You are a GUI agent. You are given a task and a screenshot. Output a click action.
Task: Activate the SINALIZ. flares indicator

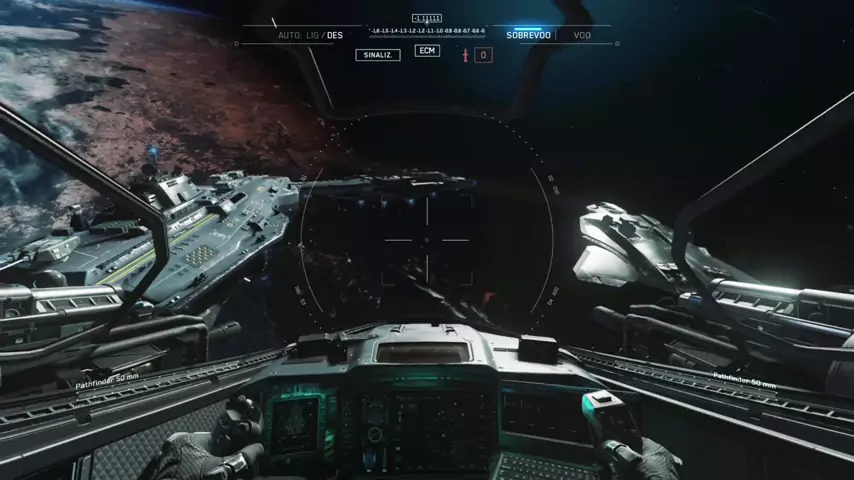(378, 55)
